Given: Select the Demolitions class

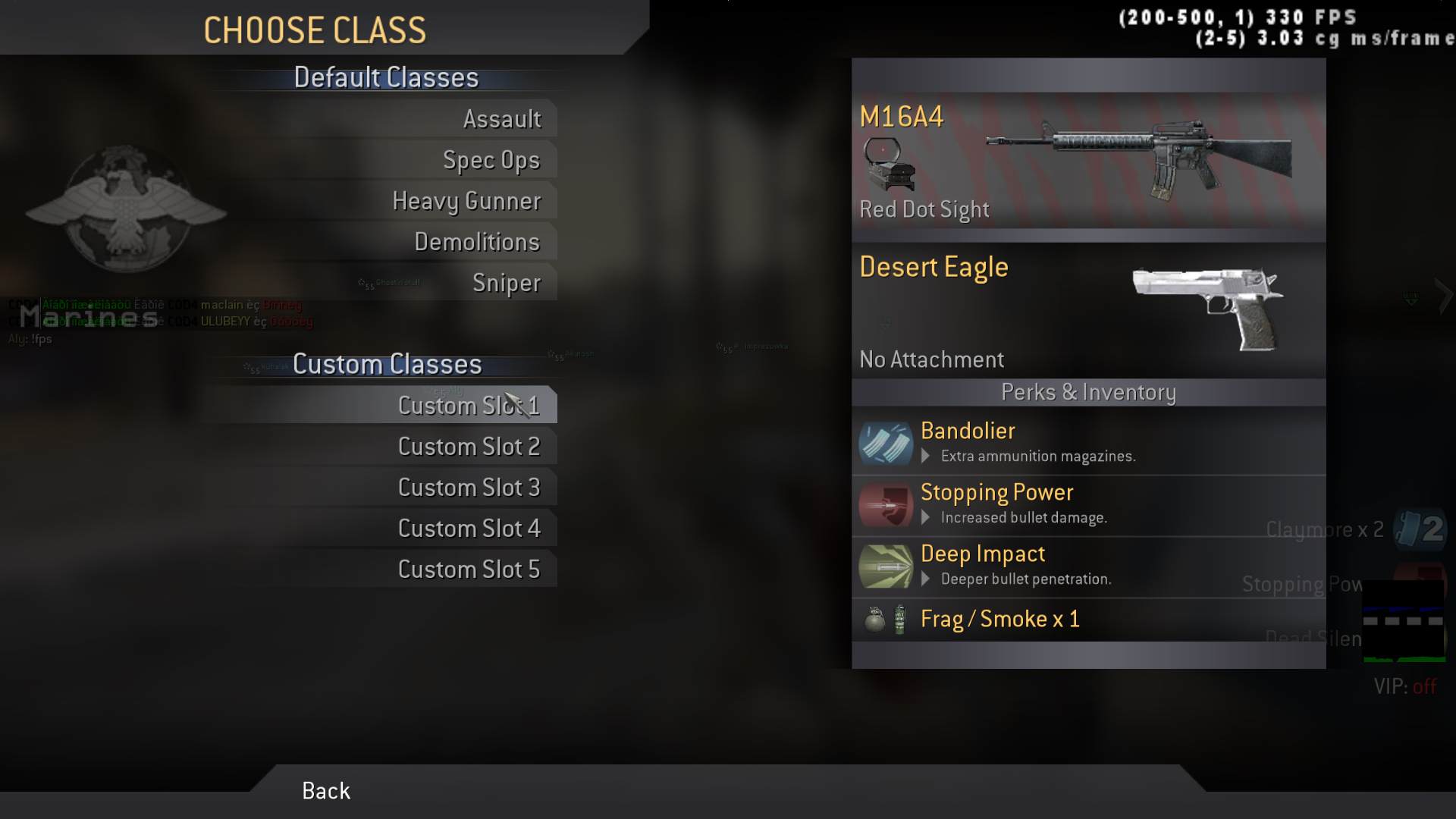Looking at the screenshot, I should click(x=477, y=242).
